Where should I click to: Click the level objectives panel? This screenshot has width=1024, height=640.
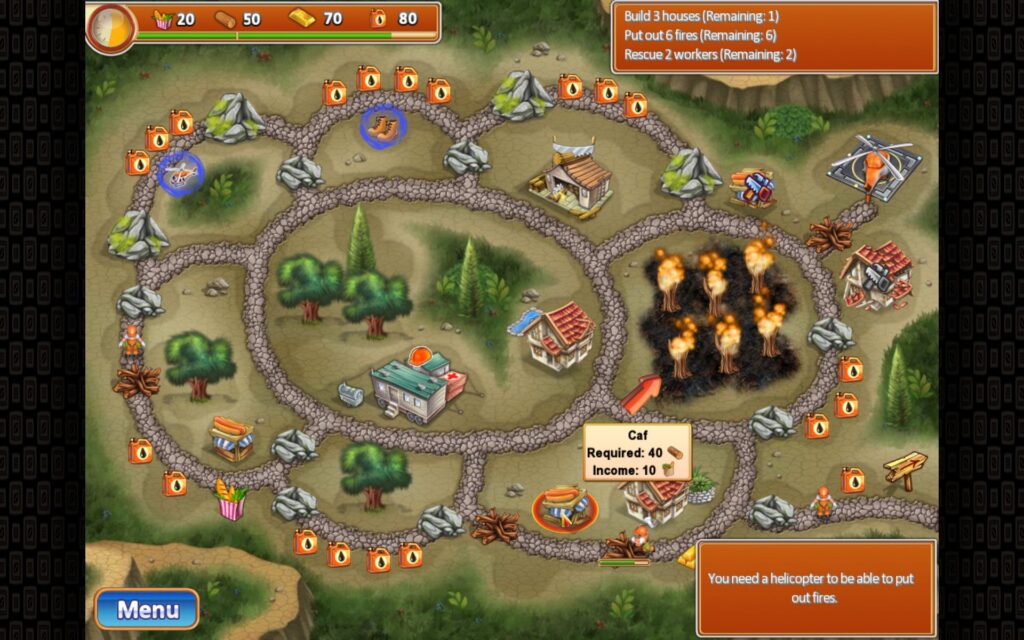point(774,36)
